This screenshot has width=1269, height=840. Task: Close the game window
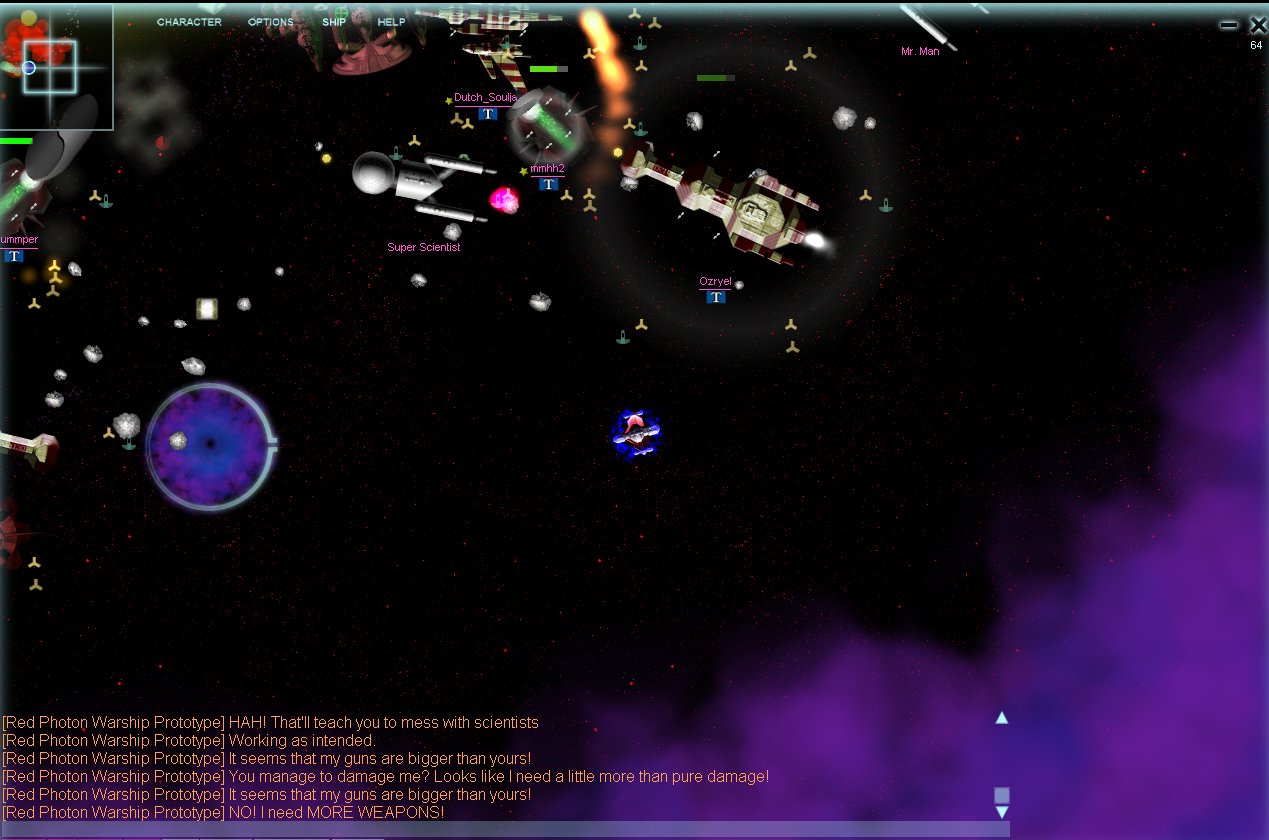point(1257,25)
